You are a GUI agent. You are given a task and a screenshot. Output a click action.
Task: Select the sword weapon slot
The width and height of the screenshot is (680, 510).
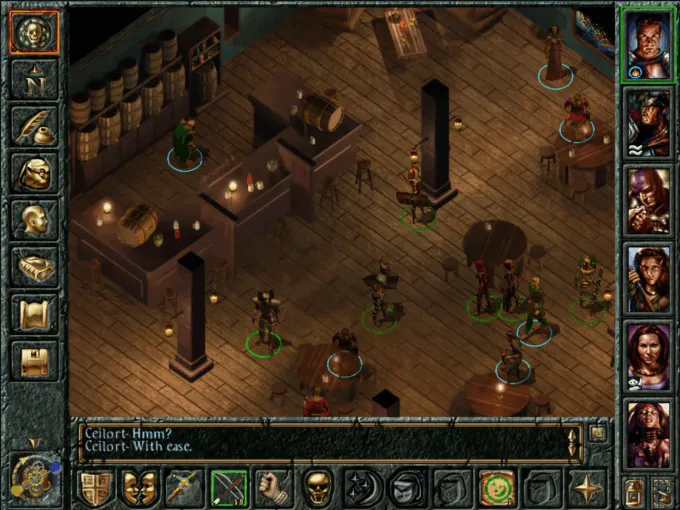pyautogui.click(x=184, y=488)
